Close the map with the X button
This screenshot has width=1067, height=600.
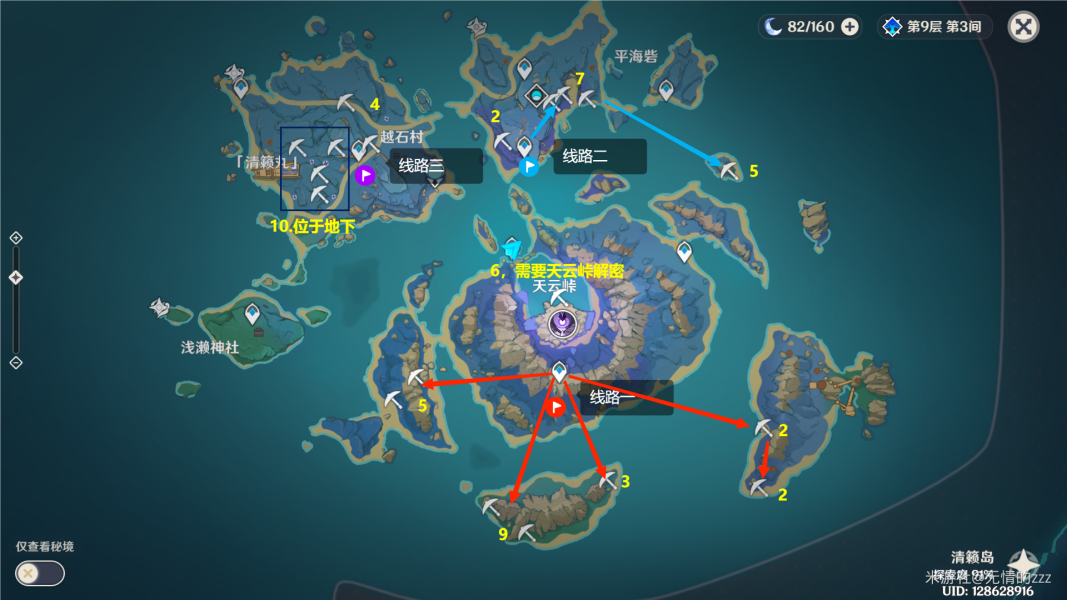[1023, 27]
